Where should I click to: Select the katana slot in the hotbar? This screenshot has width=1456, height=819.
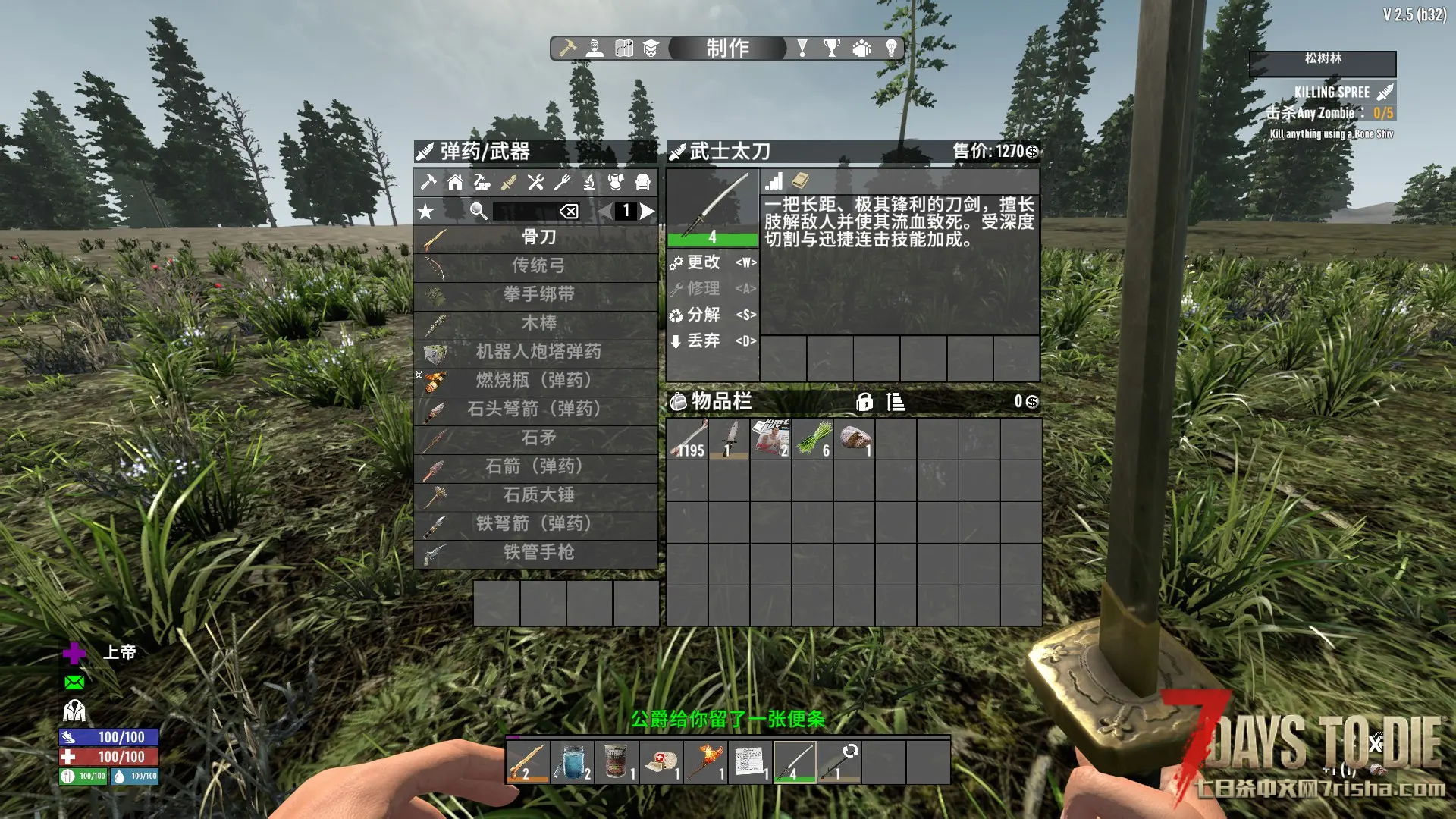tap(794, 761)
